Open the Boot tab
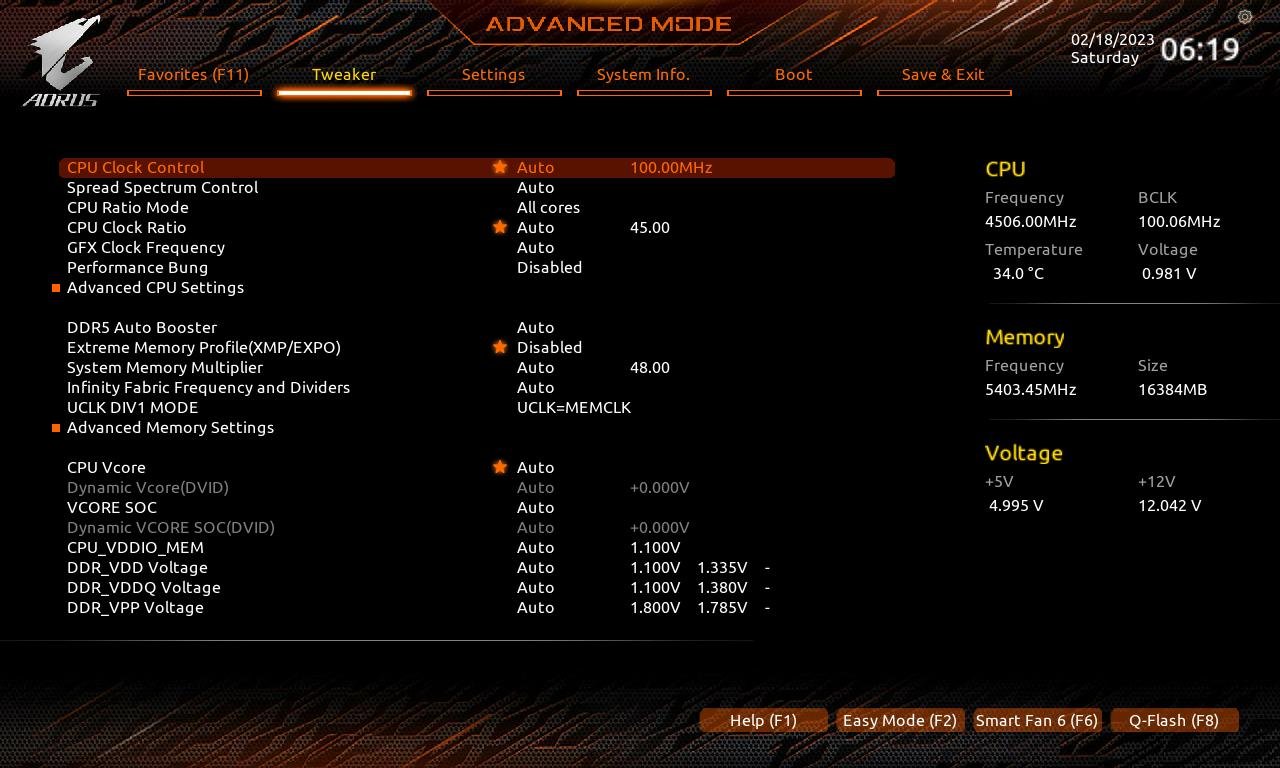1280x768 pixels. point(793,74)
